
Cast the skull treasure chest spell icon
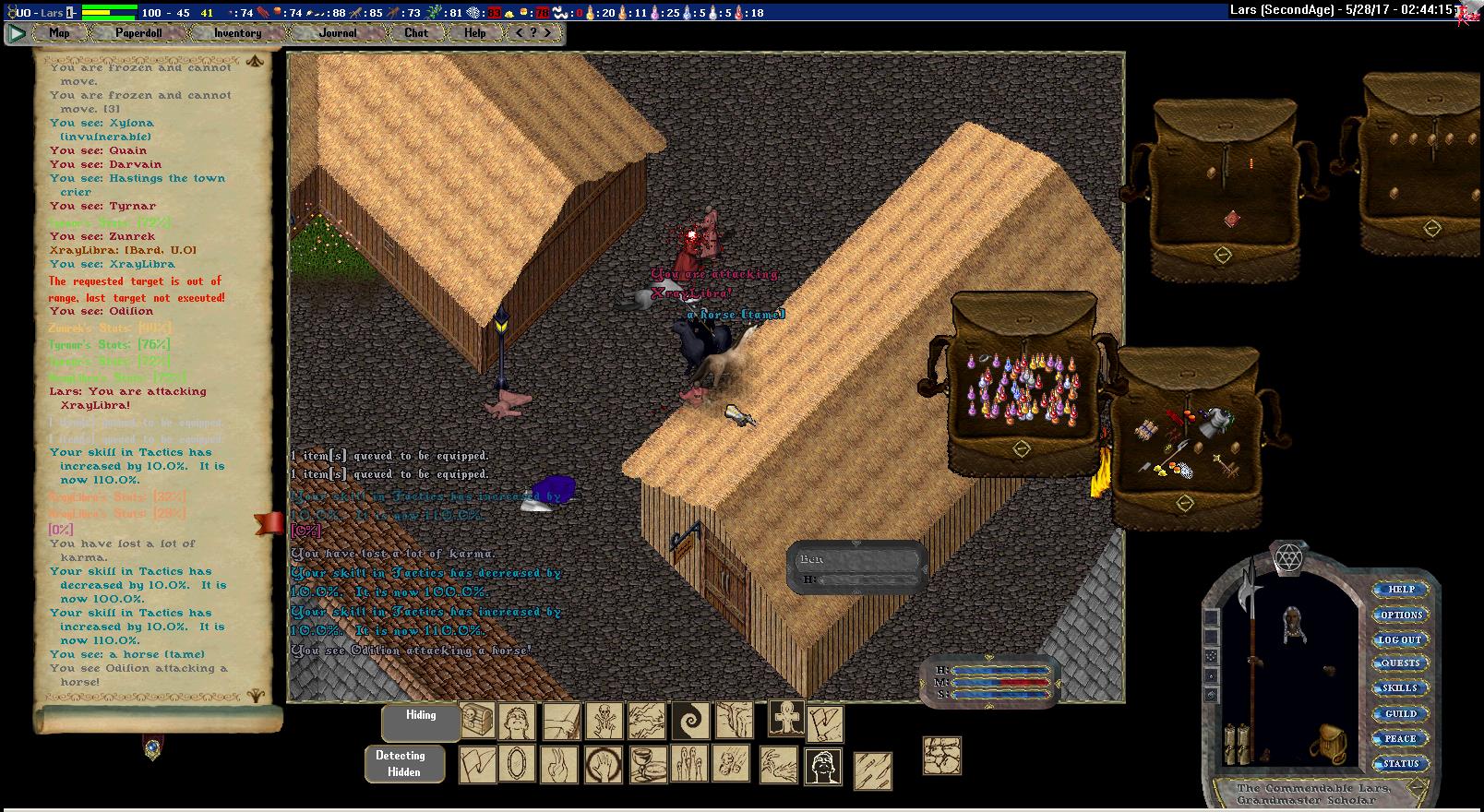[x=477, y=721]
